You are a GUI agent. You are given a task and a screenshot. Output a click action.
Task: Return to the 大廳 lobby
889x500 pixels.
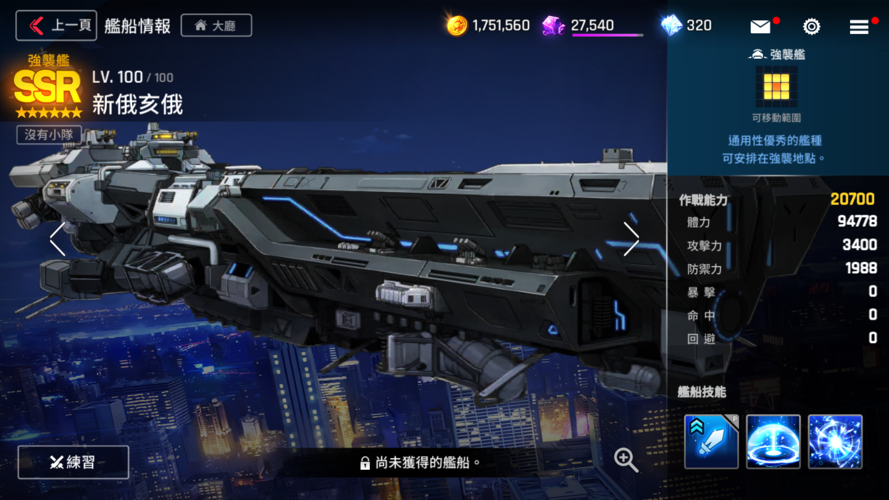click(216, 25)
